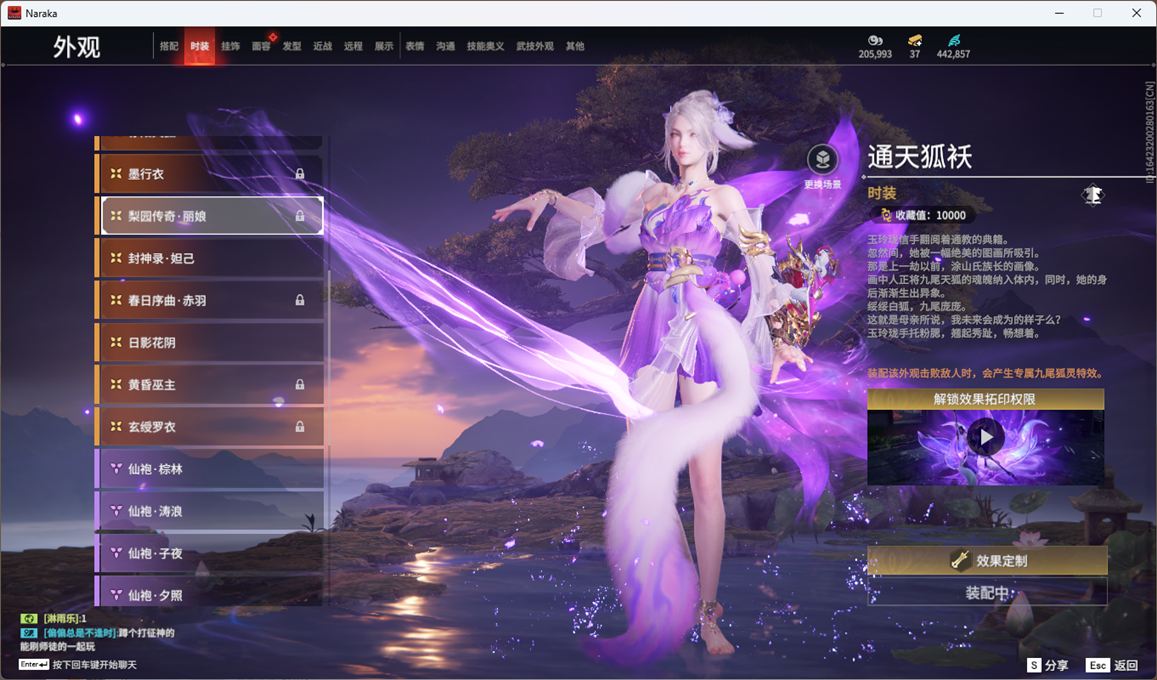Click the 更换场景 scene change icon
1157x680 pixels.
[x=822, y=161]
